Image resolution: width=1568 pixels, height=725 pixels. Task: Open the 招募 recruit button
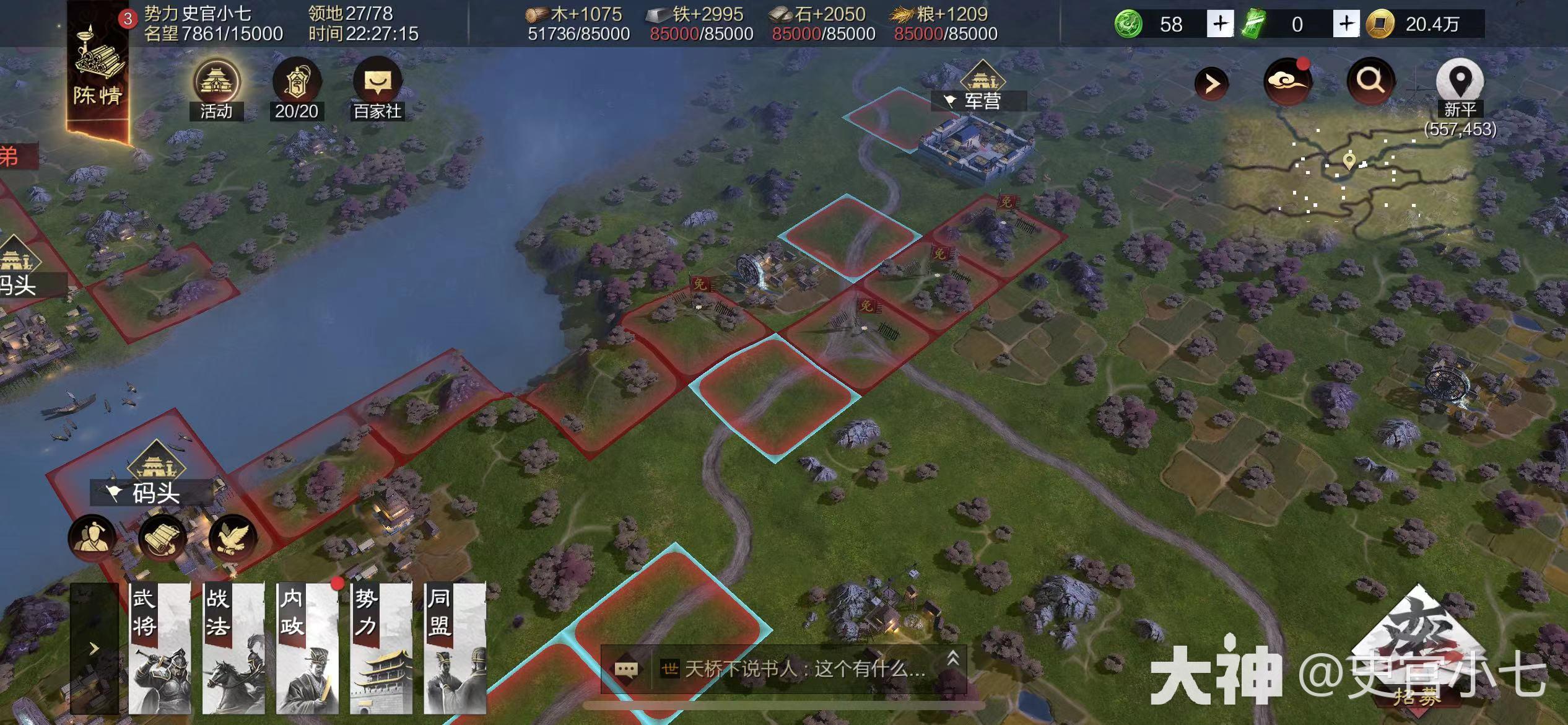coord(1417,663)
